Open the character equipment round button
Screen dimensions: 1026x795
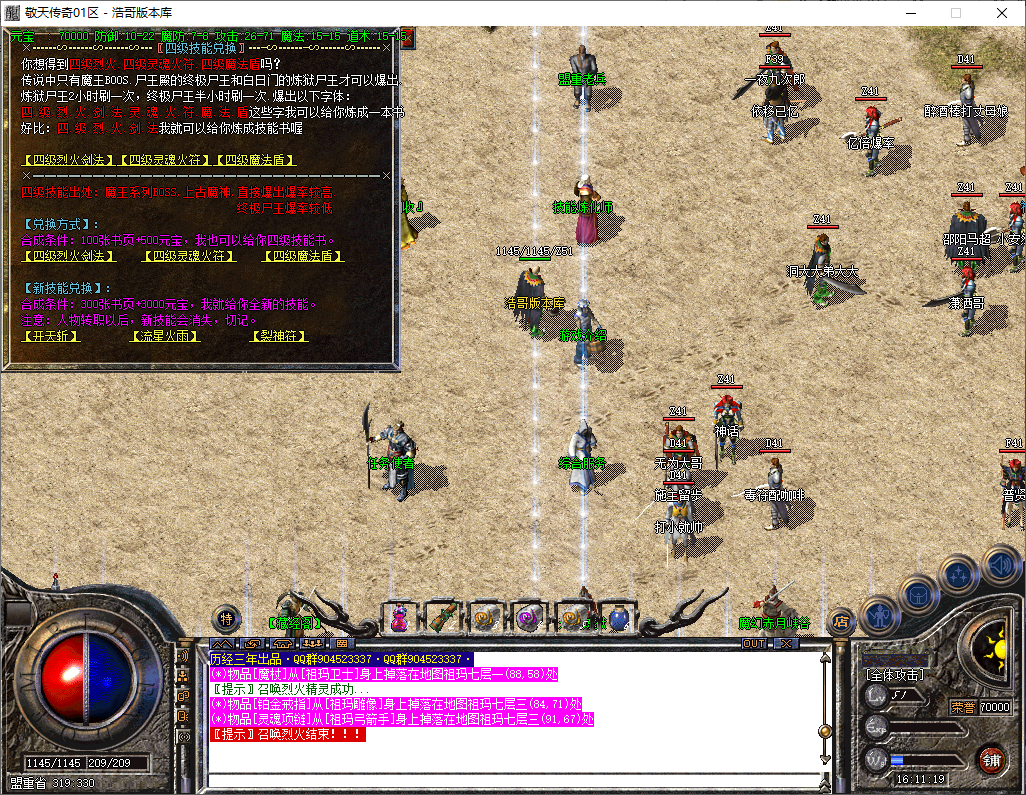pos(877,616)
